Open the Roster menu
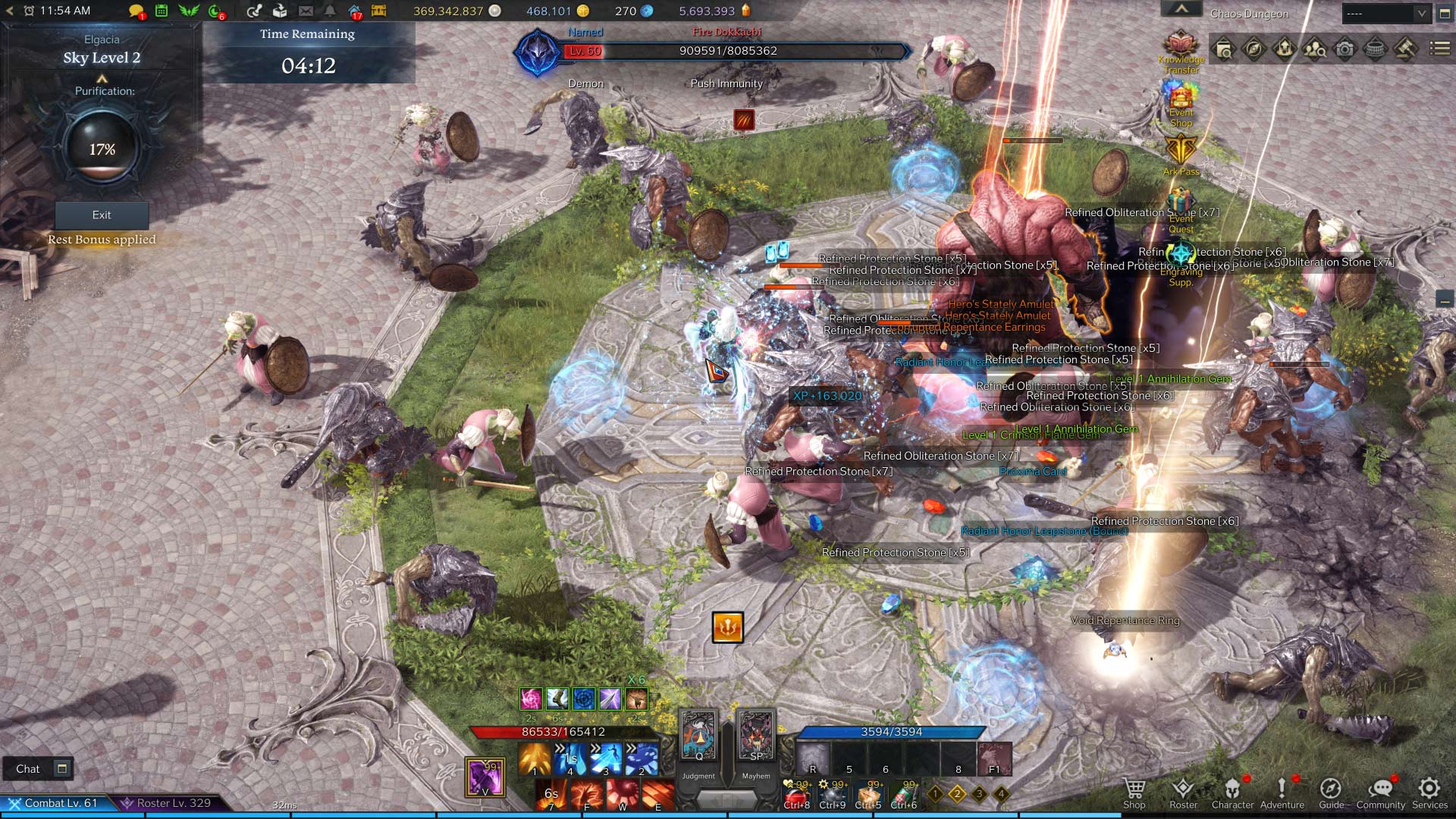The width and height of the screenshot is (1456, 819). pos(1183,792)
